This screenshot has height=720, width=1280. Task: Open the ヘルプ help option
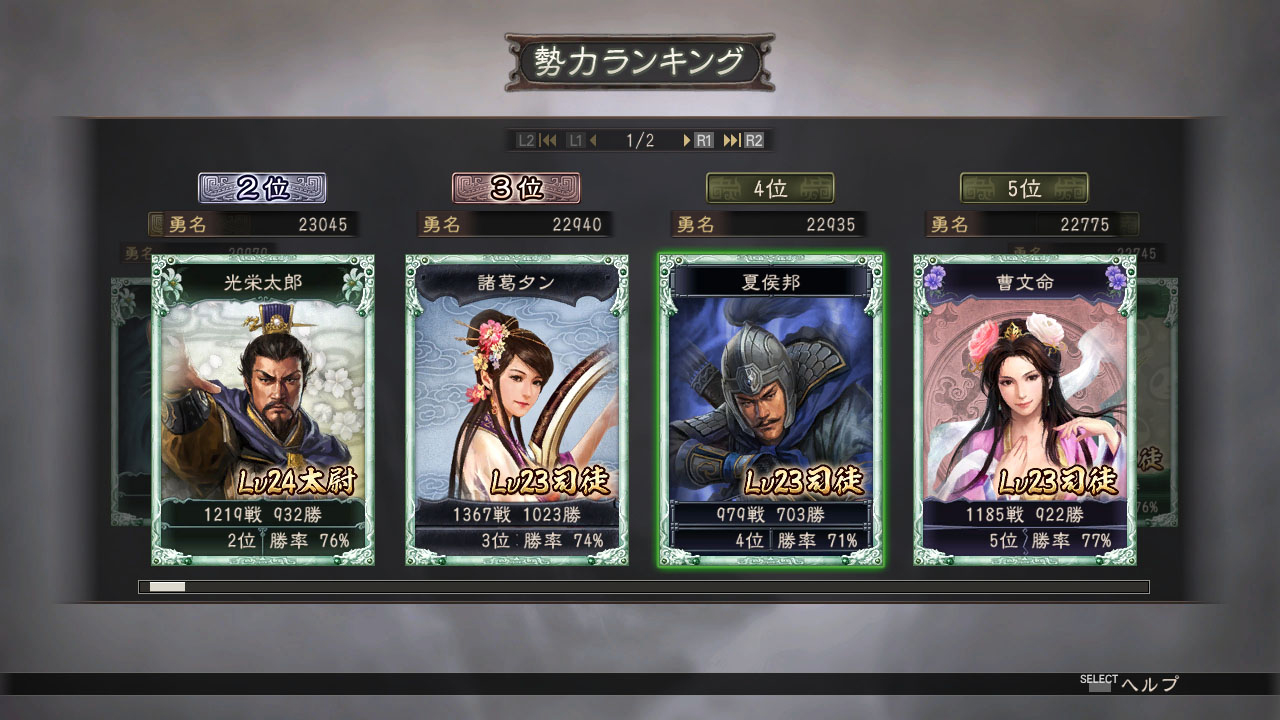[x=1149, y=685]
